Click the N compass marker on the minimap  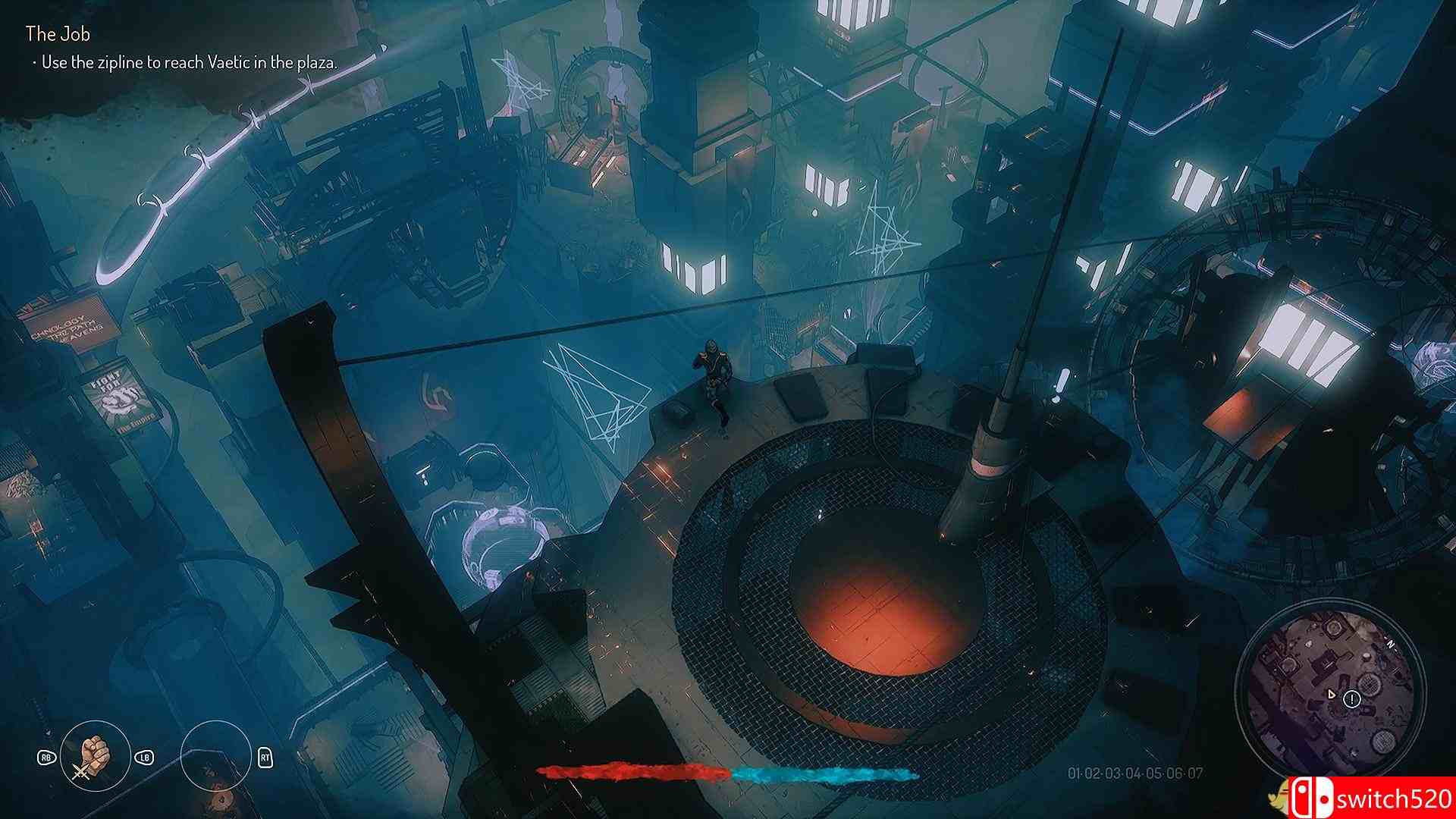pos(1390,643)
